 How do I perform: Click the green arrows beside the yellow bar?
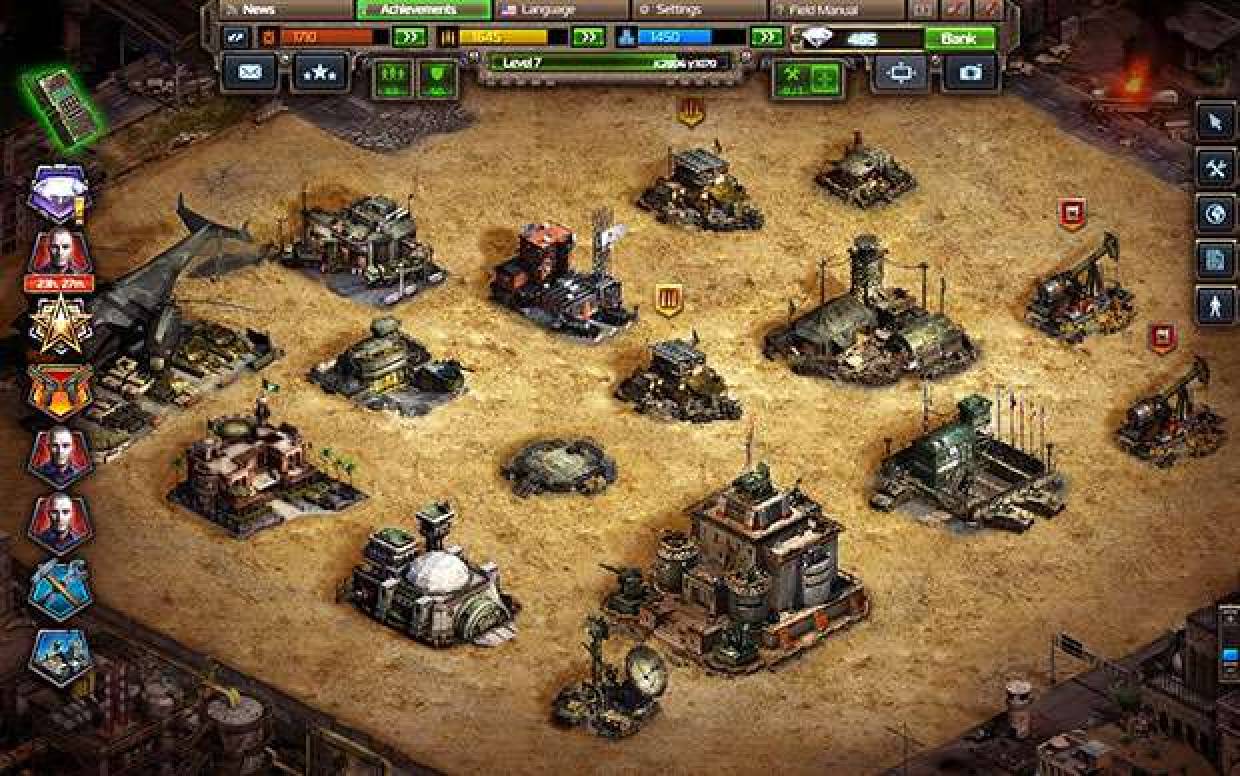[x=587, y=37]
